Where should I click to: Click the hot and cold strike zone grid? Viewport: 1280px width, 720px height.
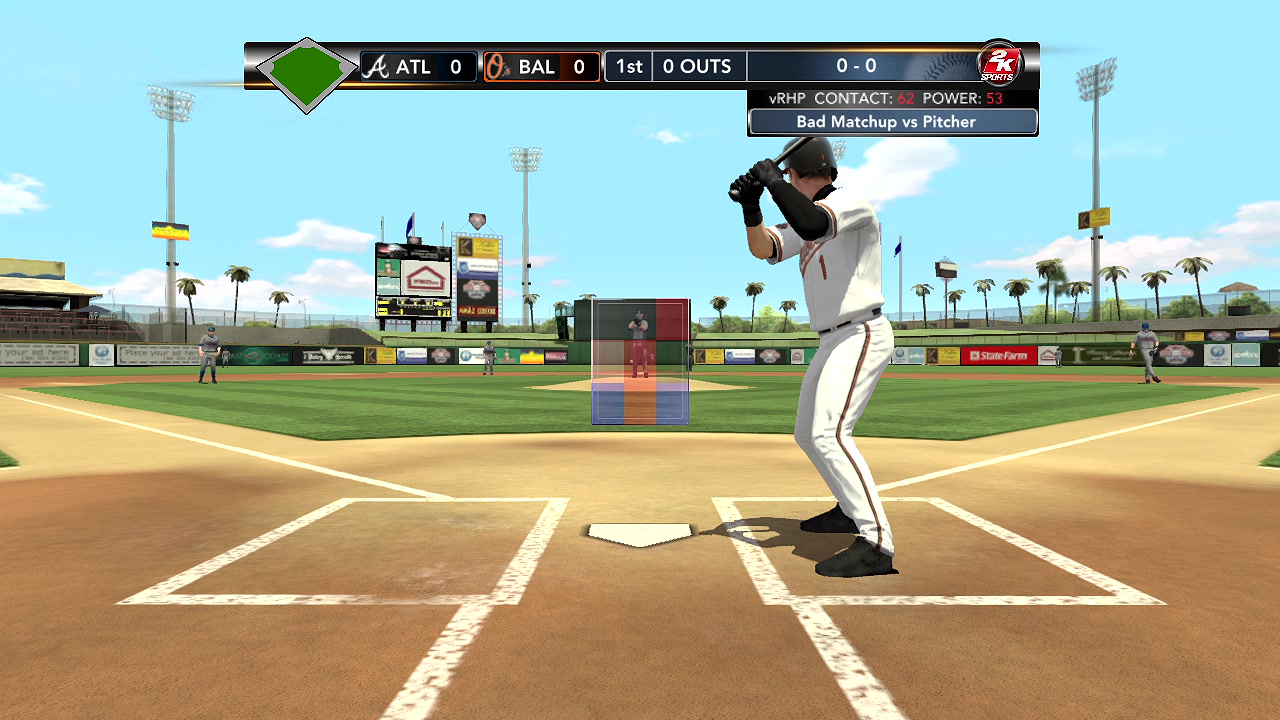640,361
